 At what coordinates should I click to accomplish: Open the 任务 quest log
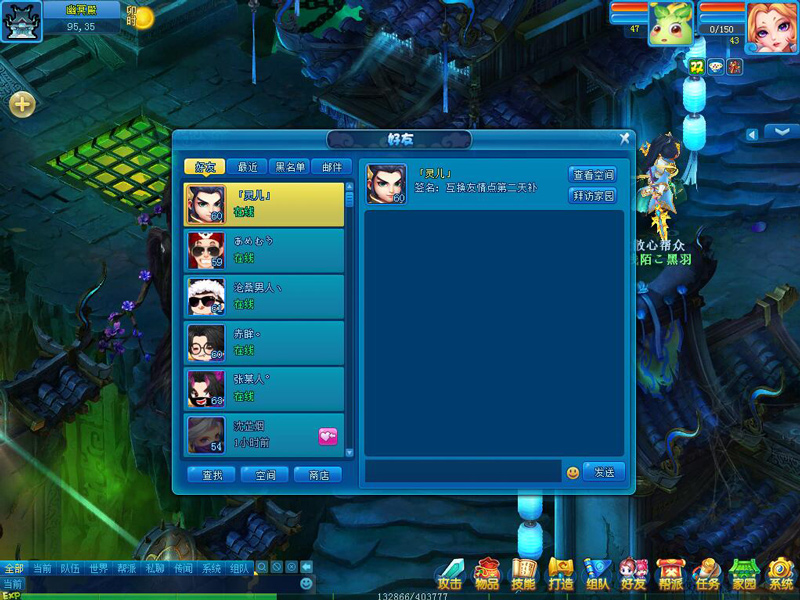[706, 574]
